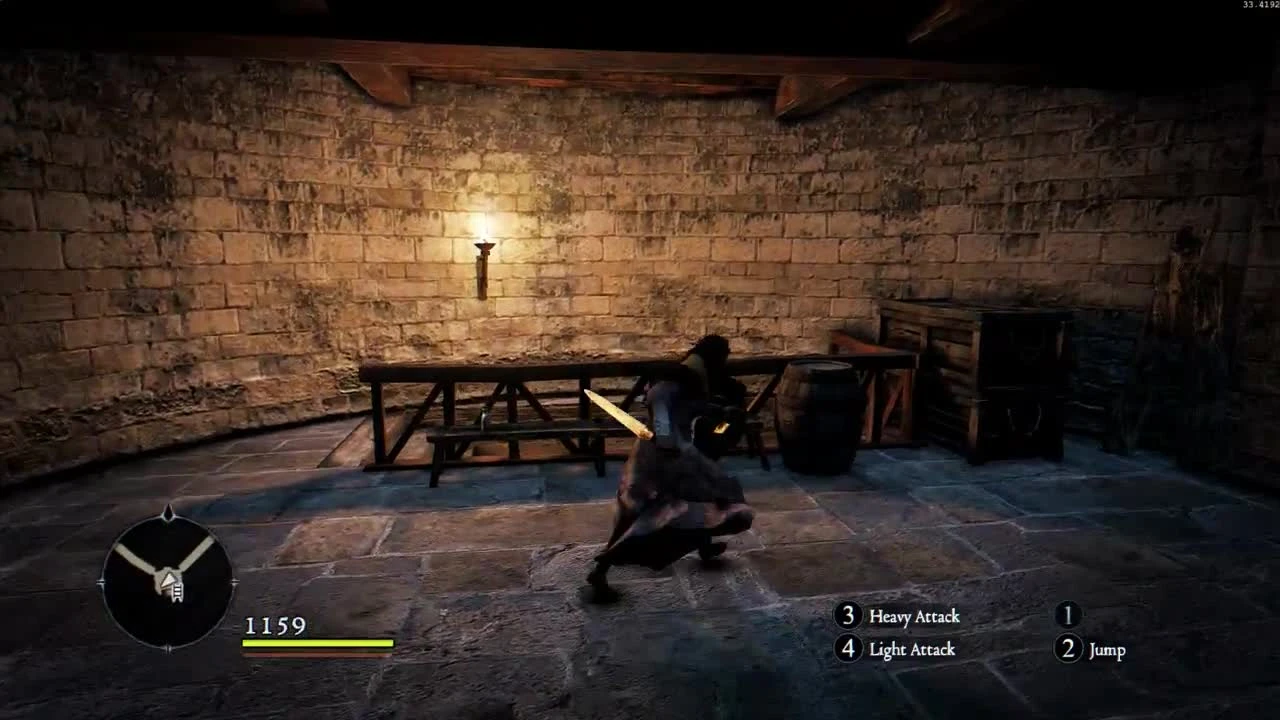Click the minimap compass north marker
Screen dimensions: 1280x720
pos(168,512)
